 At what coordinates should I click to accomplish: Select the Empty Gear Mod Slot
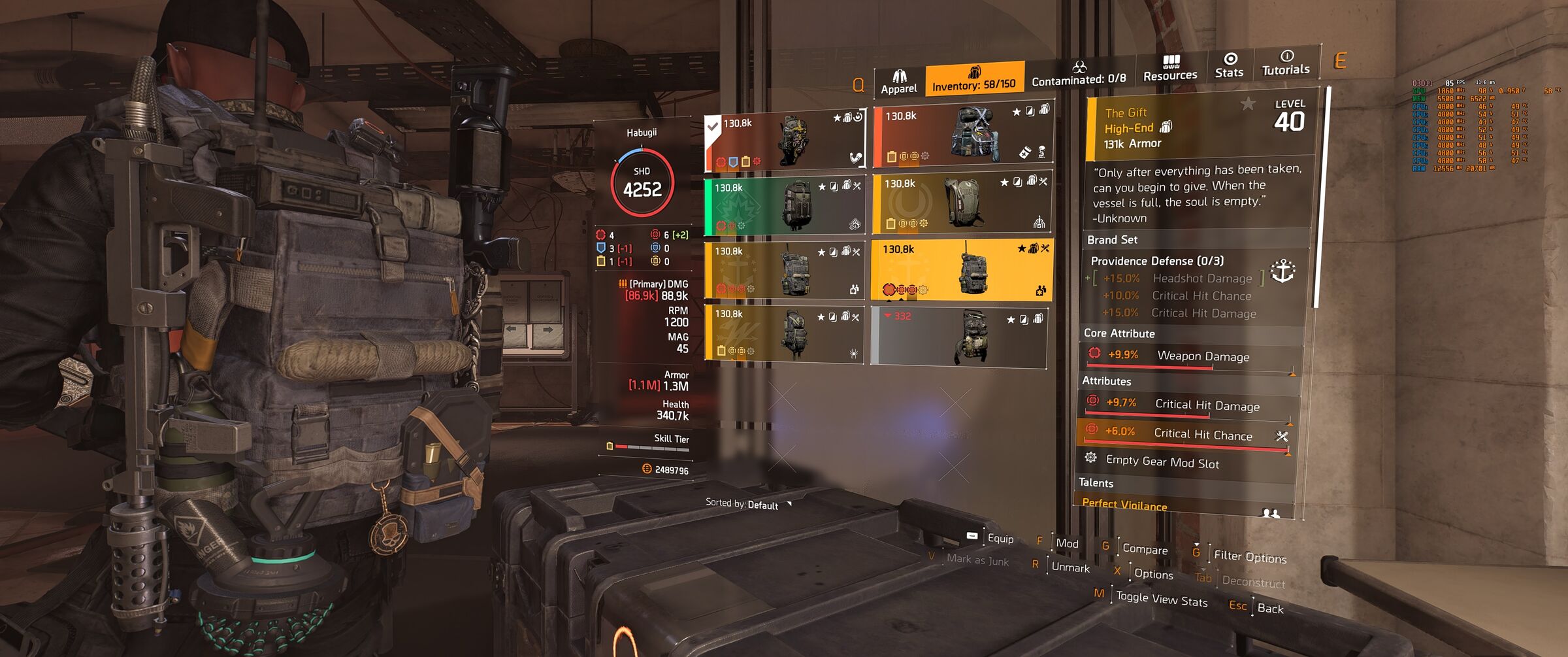(x=1162, y=462)
